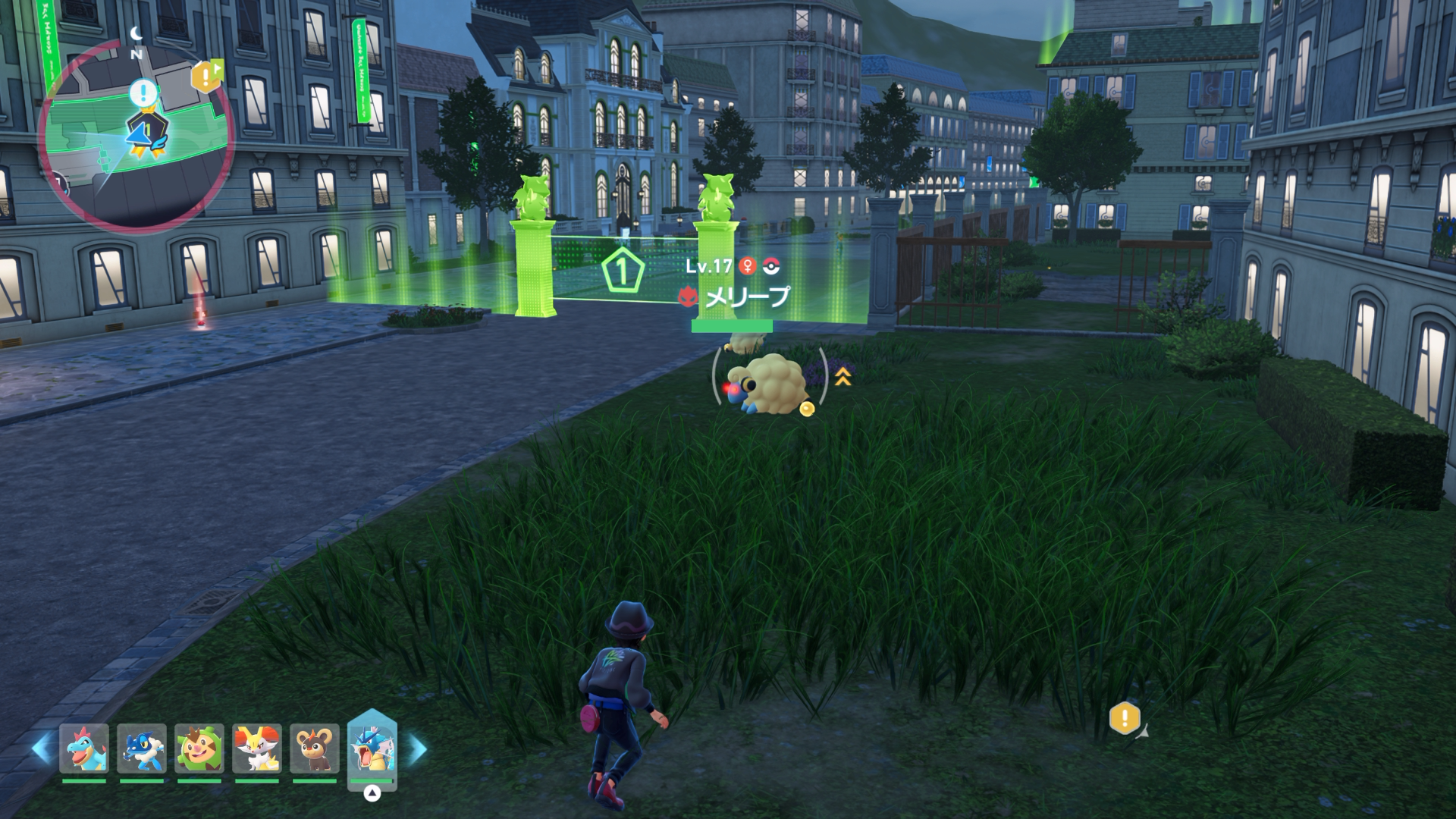
Task: Select the white exclamation marker on the minimap
Action: coord(143,94)
